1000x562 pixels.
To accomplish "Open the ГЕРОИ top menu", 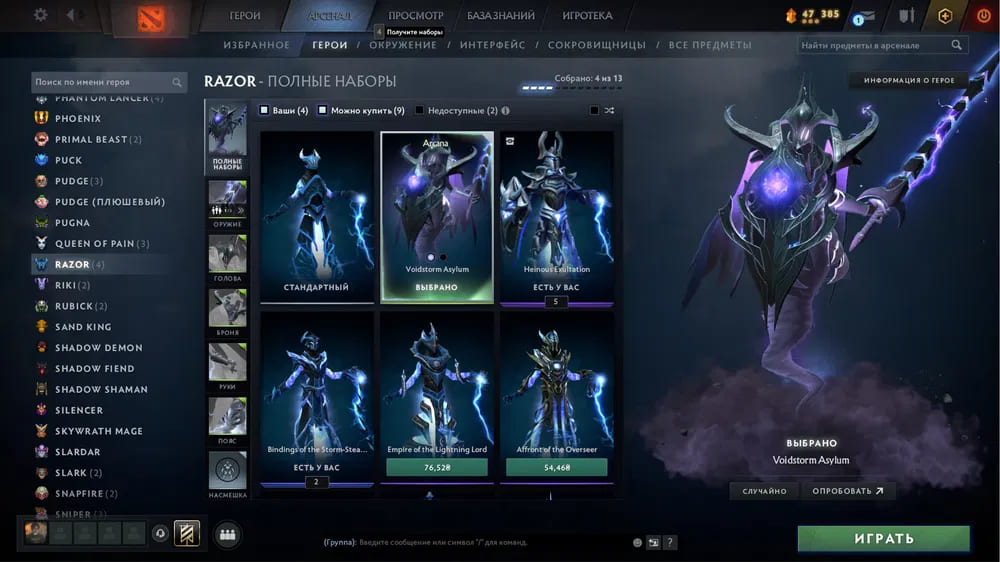I will (245, 16).
